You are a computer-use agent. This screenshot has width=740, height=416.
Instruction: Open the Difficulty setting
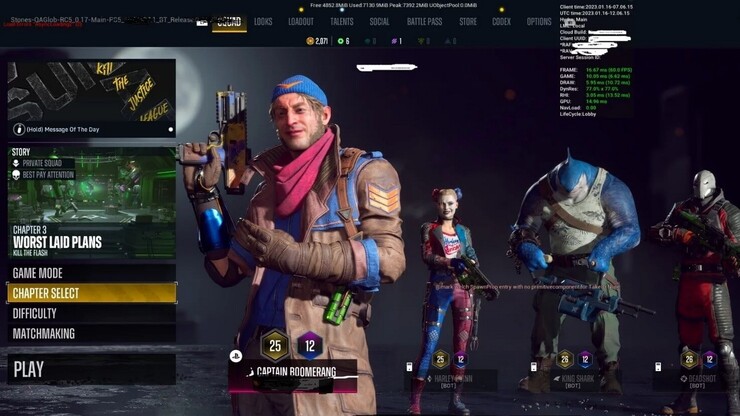(x=91, y=313)
